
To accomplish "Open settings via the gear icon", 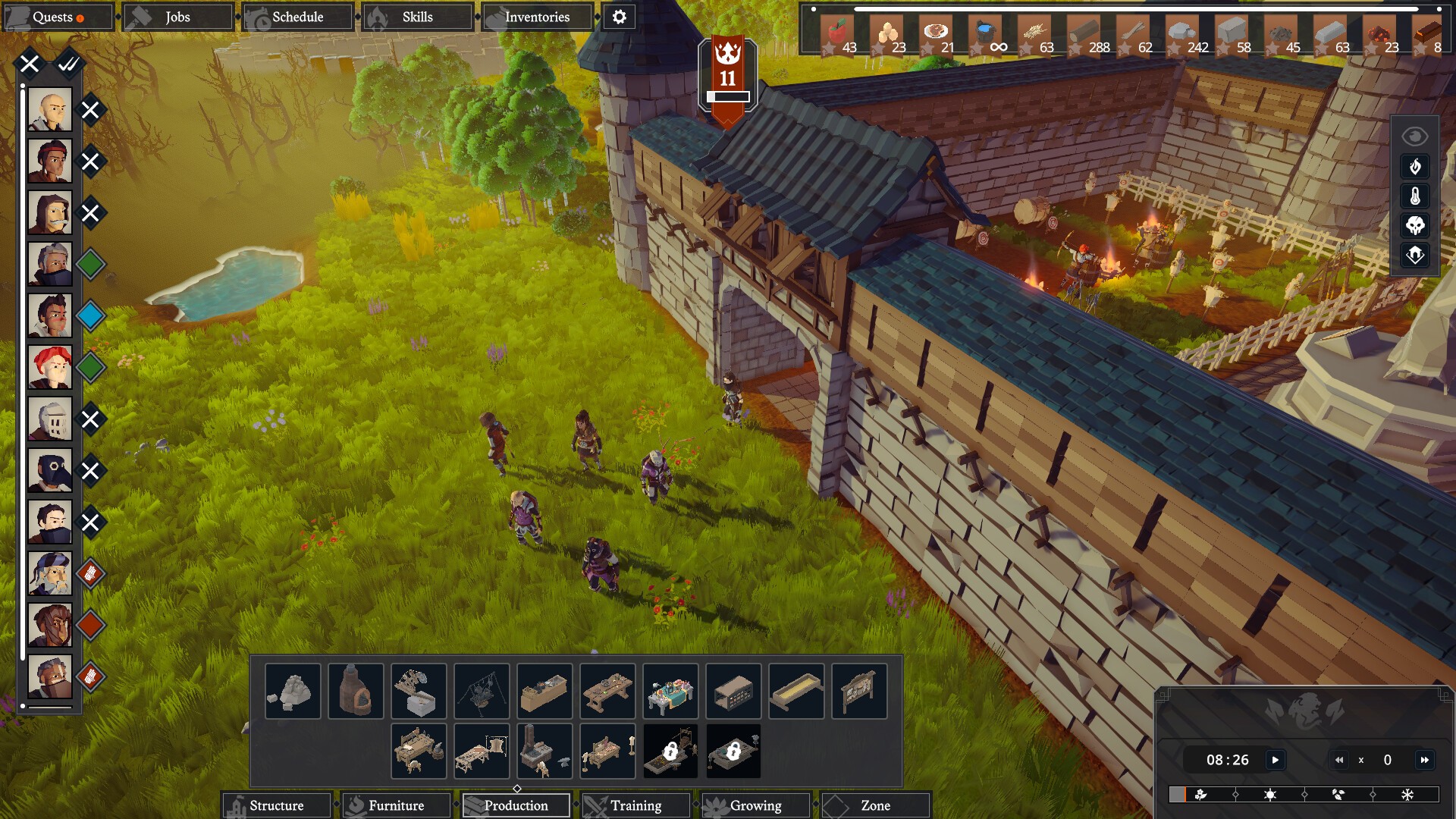I will 620,17.
